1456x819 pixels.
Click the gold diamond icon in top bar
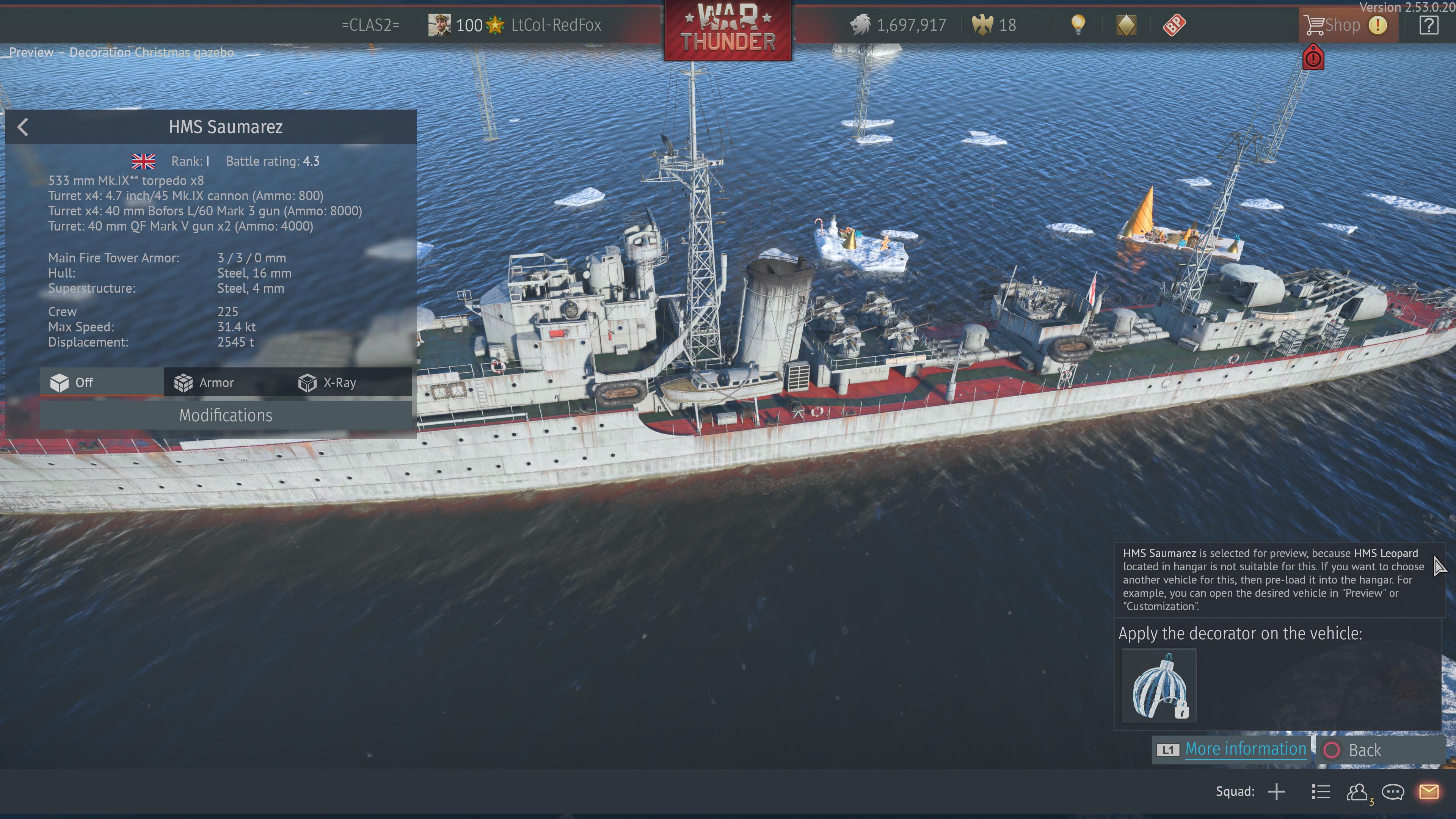tap(1126, 25)
